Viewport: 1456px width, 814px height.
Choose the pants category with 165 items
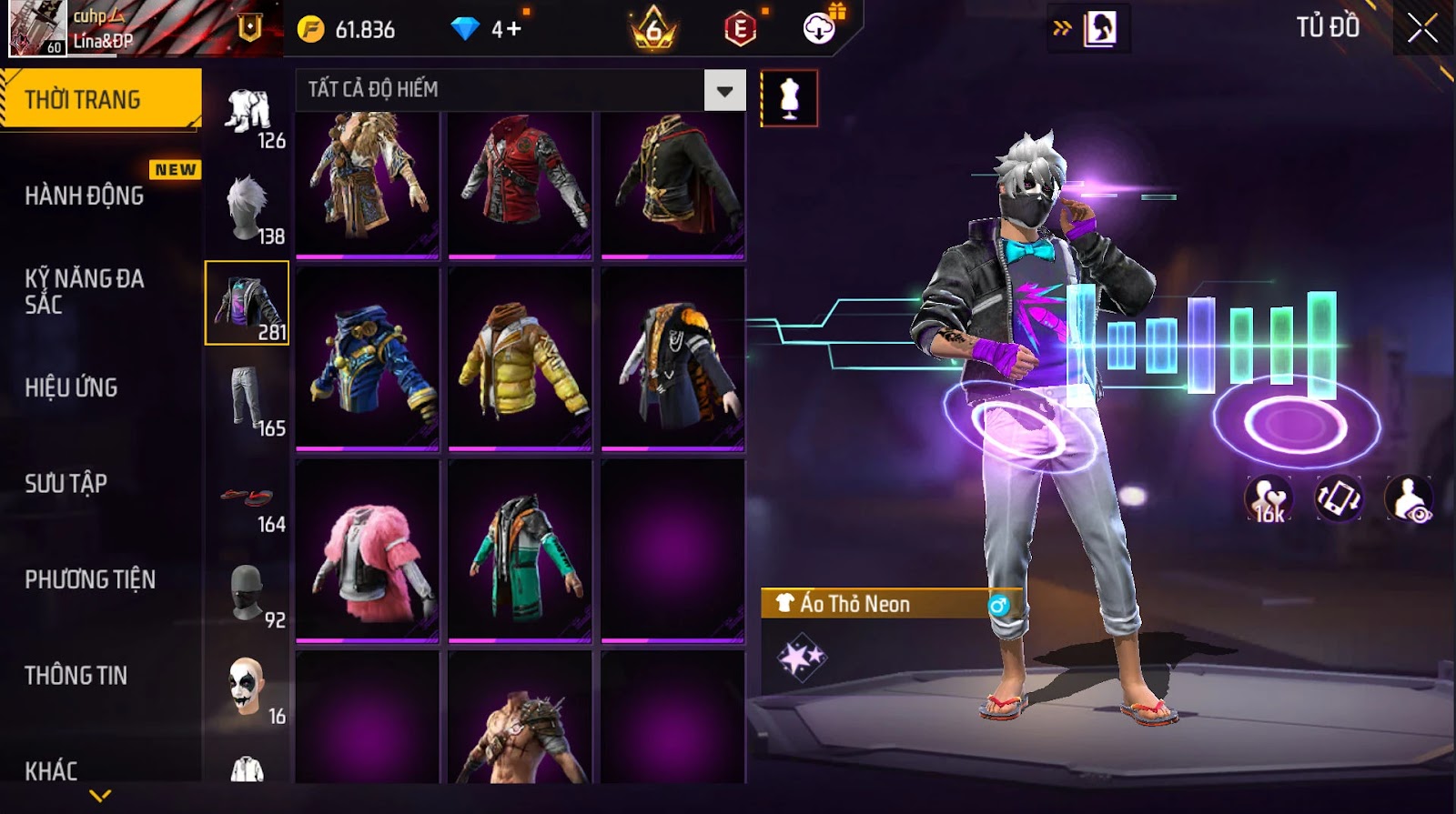click(x=248, y=399)
